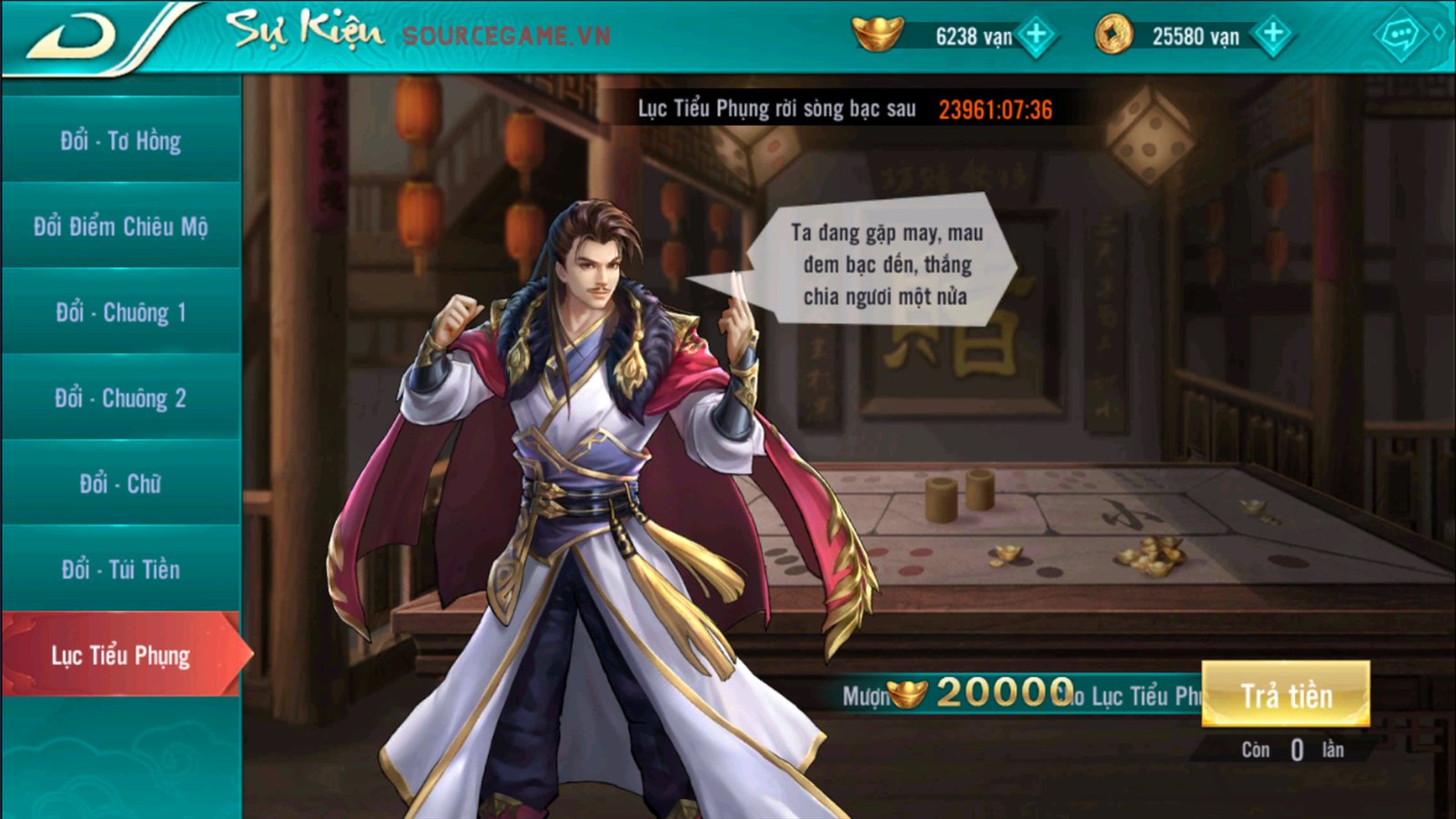Select the Đổi - Chuông 2 tab
Image resolution: width=1456 pixels, height=819 pixels.
121,398
